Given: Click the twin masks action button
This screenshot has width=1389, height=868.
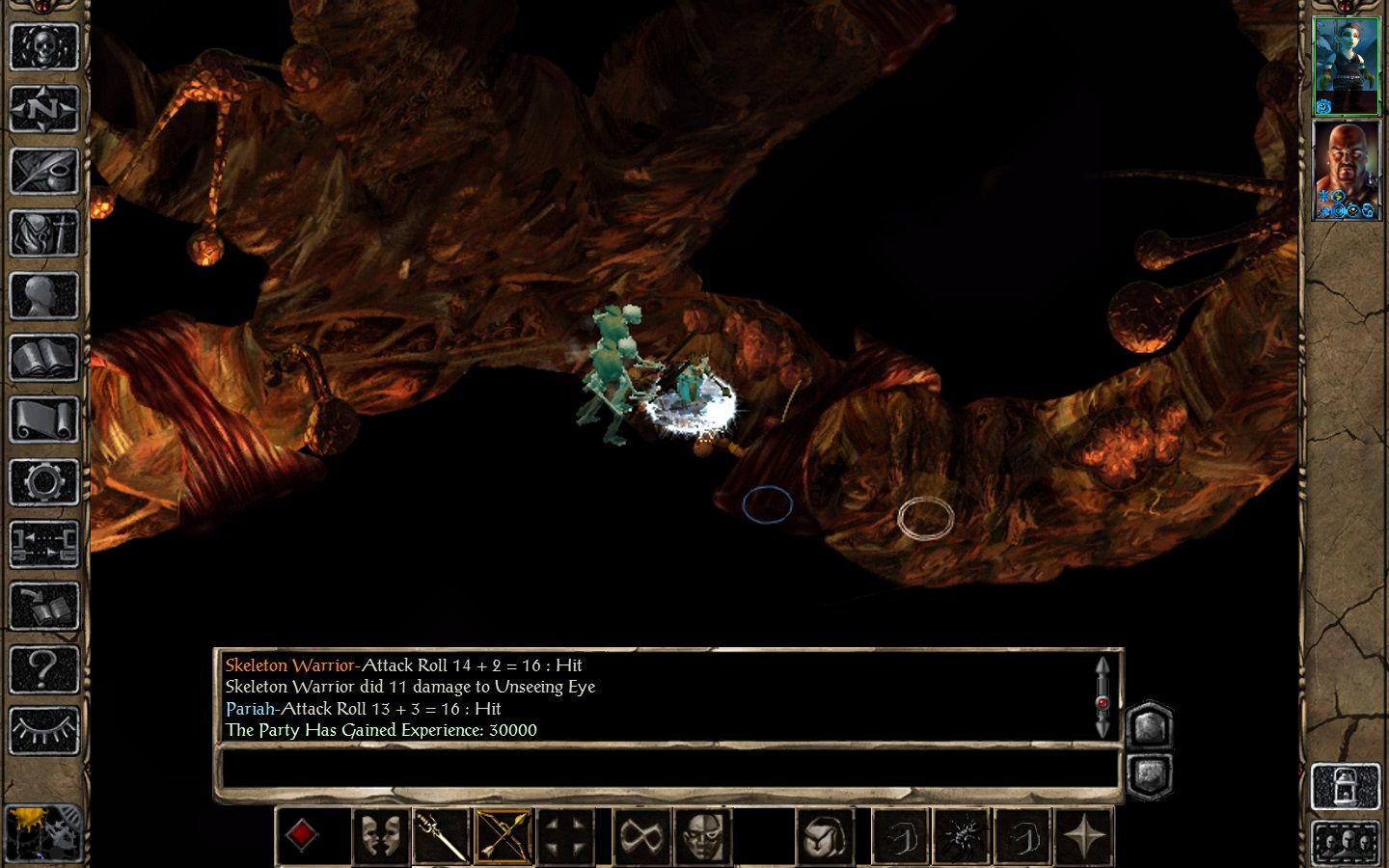Looking at the screenshot, I should 379,835.
